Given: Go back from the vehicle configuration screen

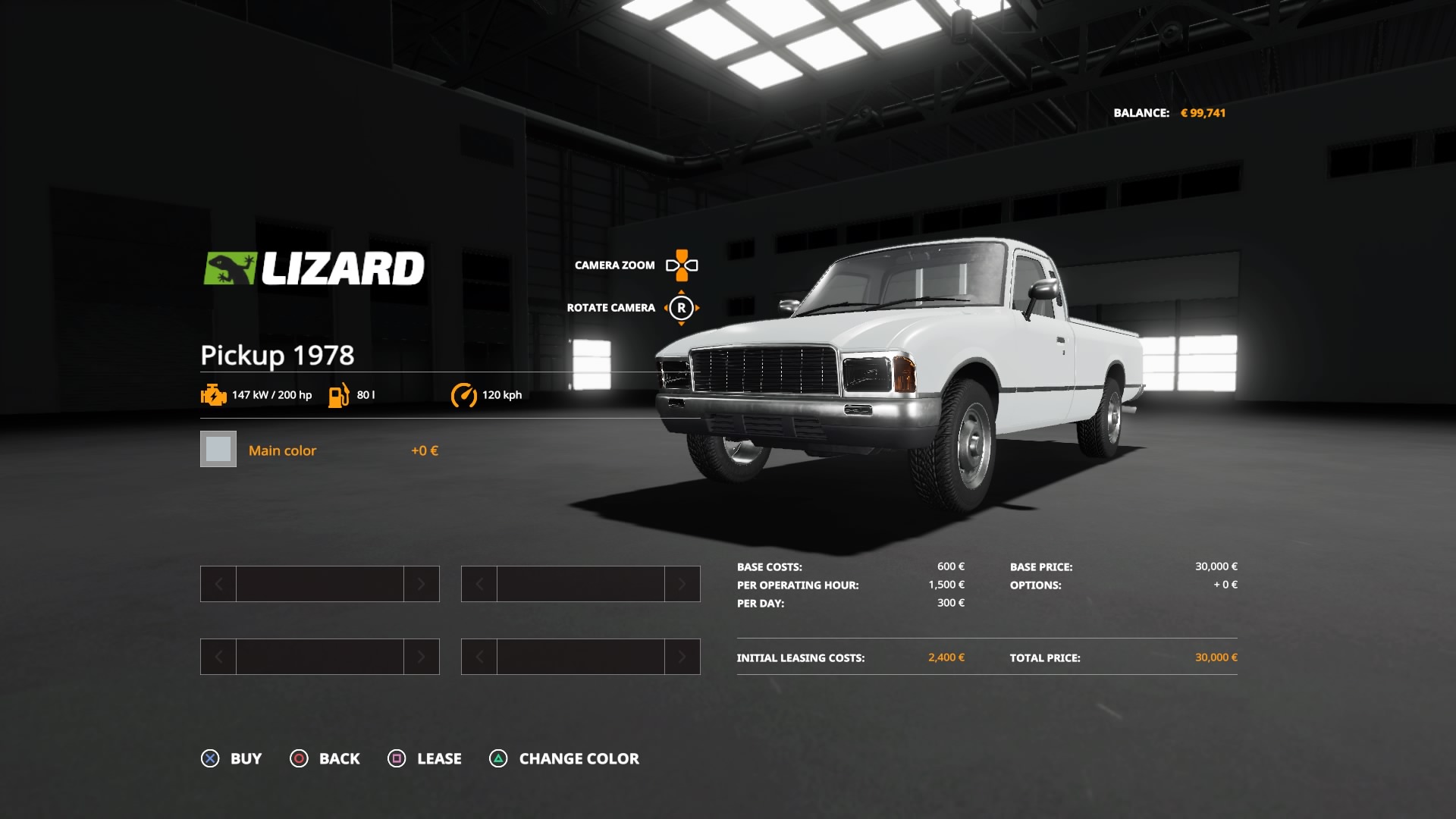Looking at the screenshot, I should pos(325,758).
